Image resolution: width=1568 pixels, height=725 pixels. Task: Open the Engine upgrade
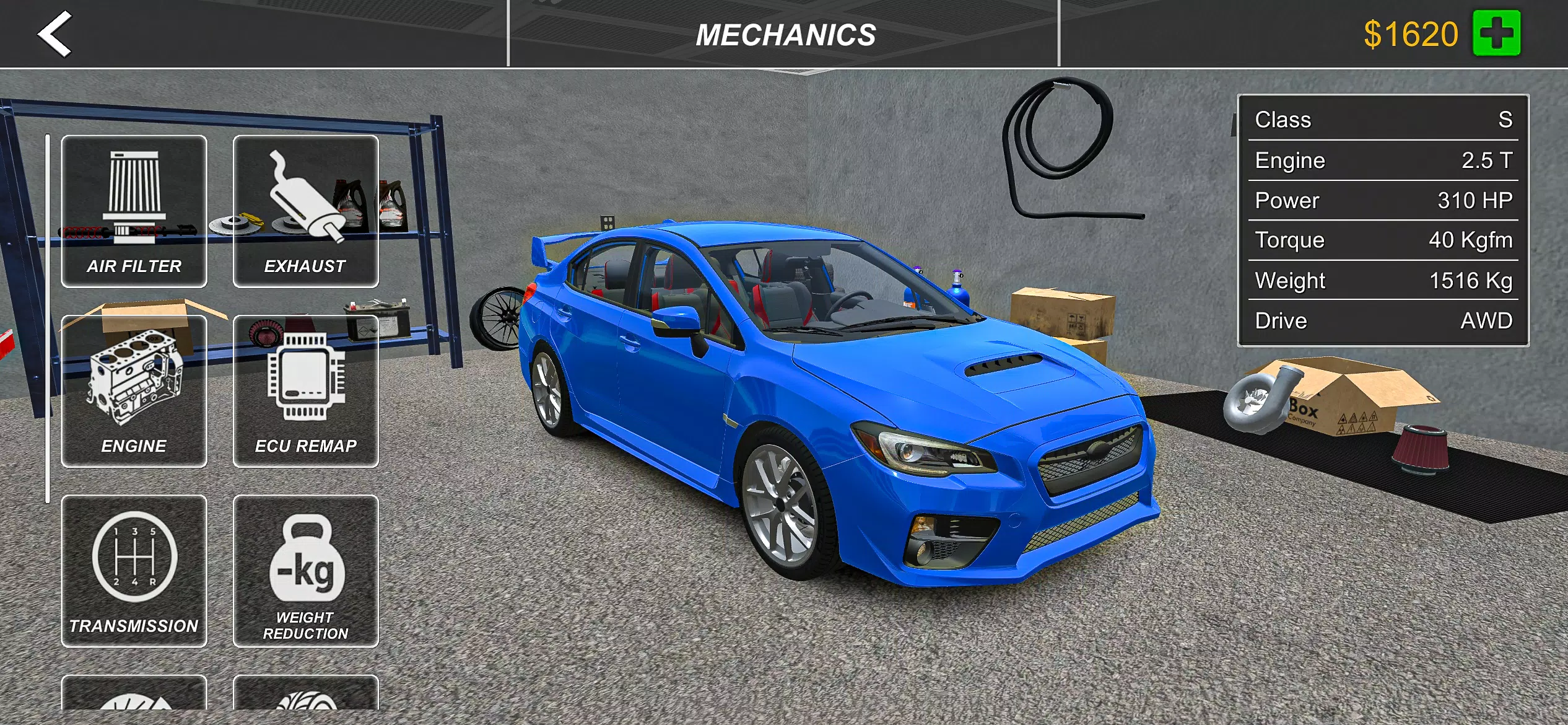pyautogui.click(x=134, y=390)
